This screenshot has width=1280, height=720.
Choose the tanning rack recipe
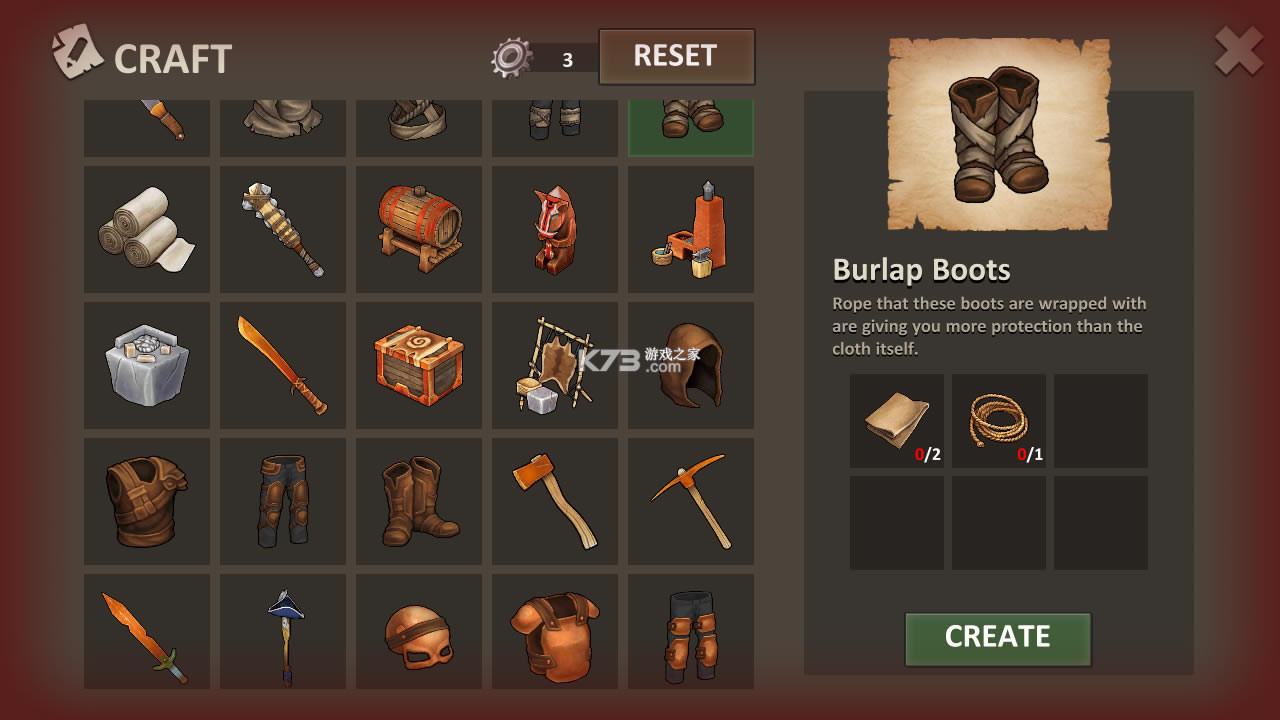555,365
